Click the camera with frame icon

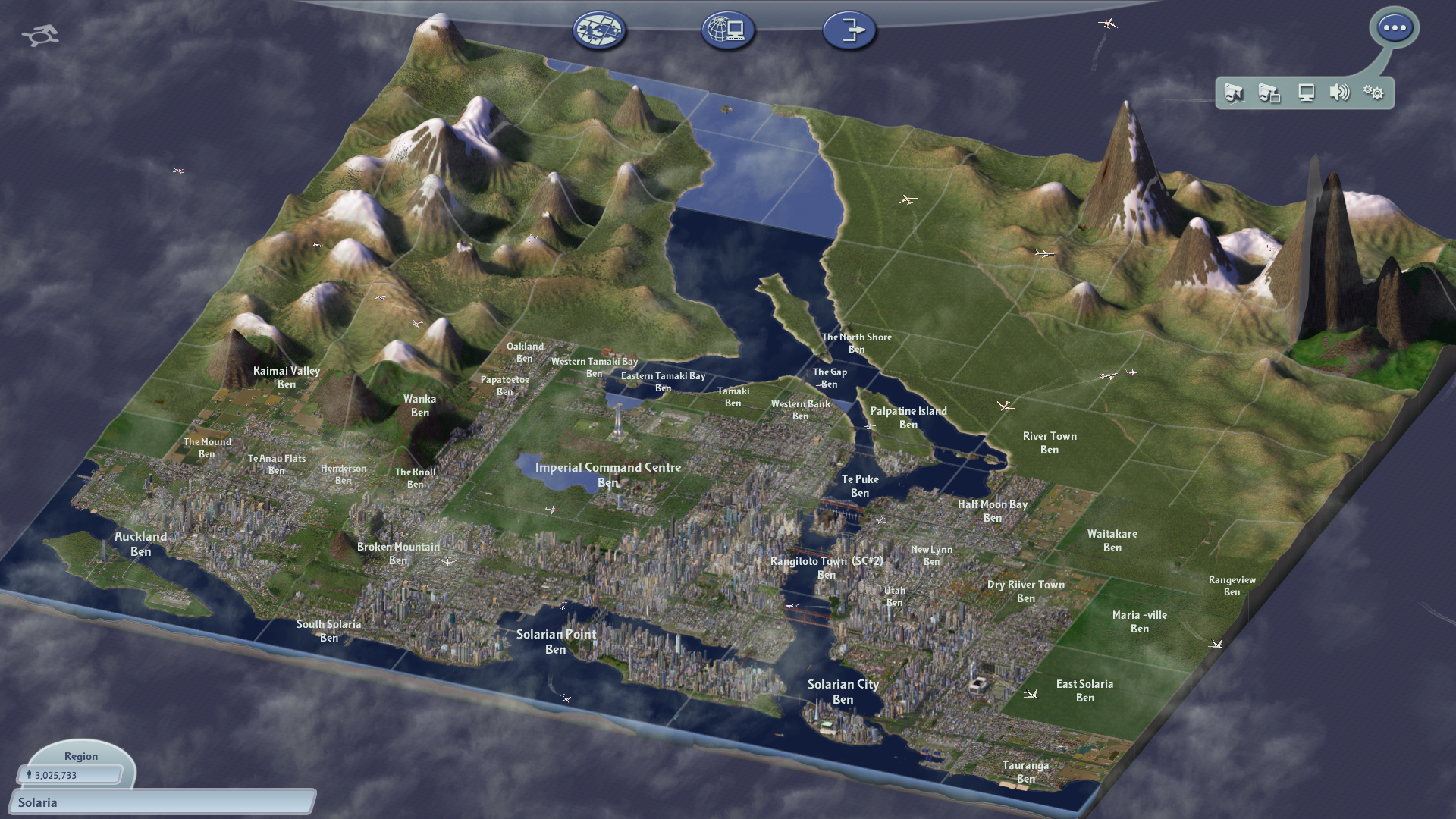click(1269, 93)
